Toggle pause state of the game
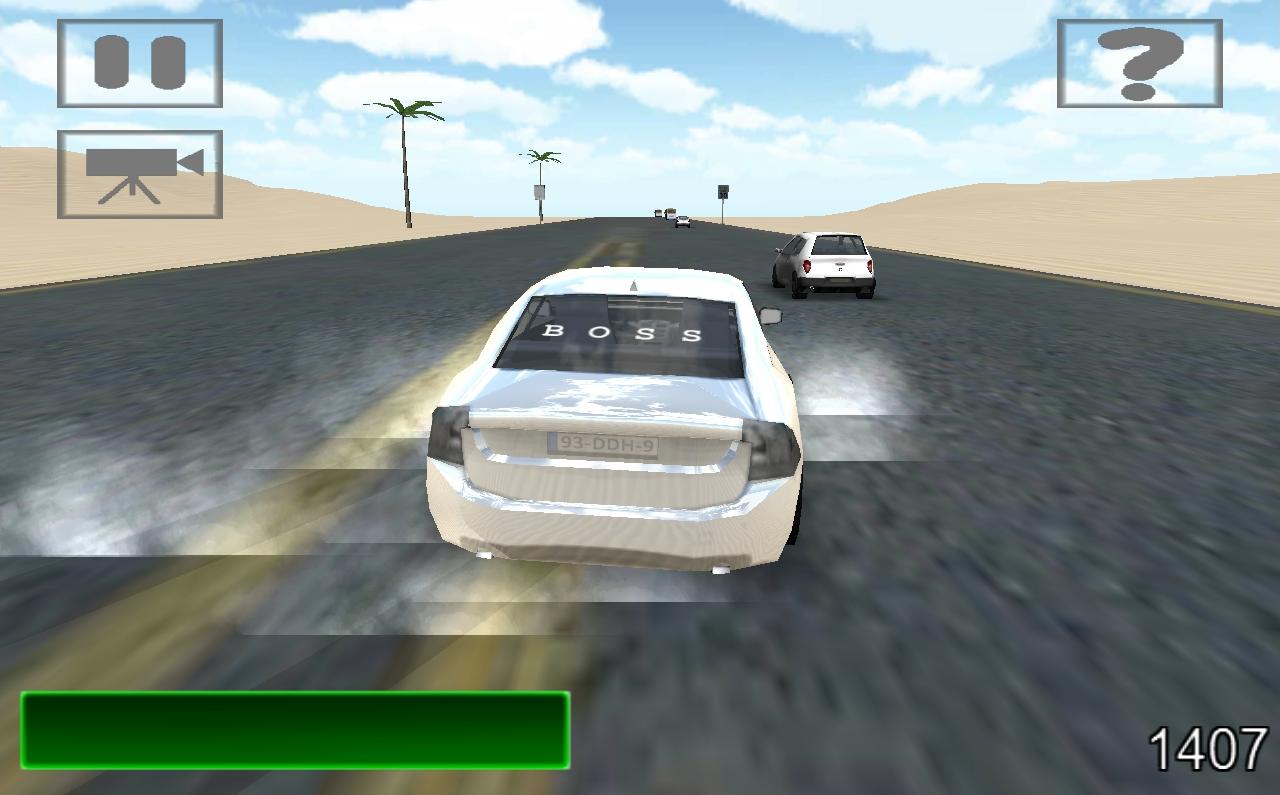This screenshot has height=795, width=1280. pos(139,63)
